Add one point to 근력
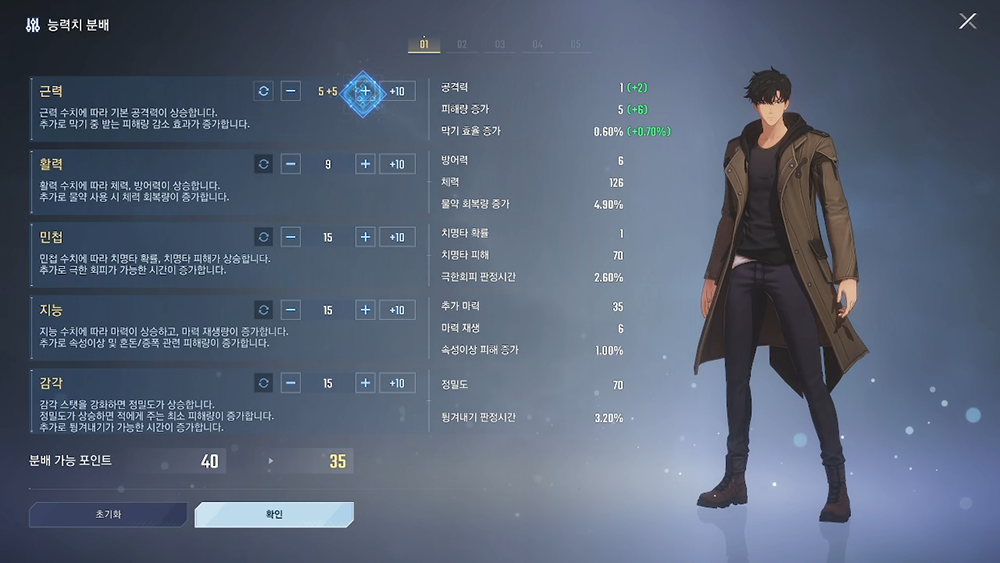The height and width of the screenshot is (563, 1000). (365, 91)
